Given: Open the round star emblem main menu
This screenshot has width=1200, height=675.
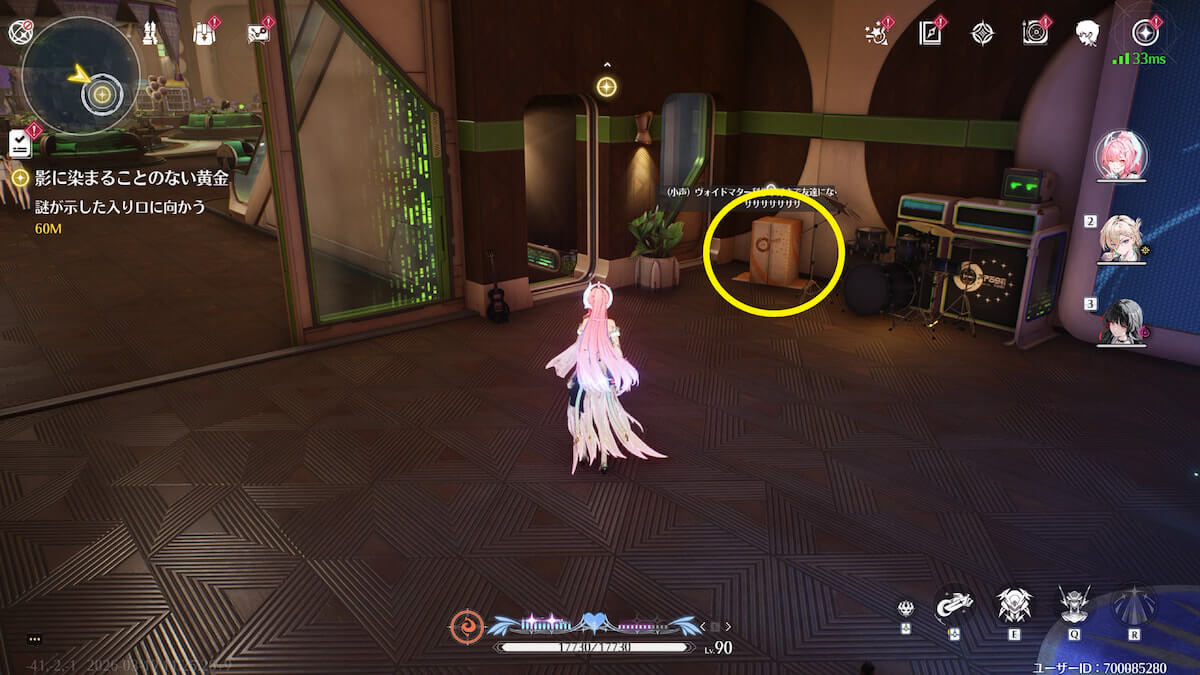Looking at the screenshot, I should (1146, 32).
